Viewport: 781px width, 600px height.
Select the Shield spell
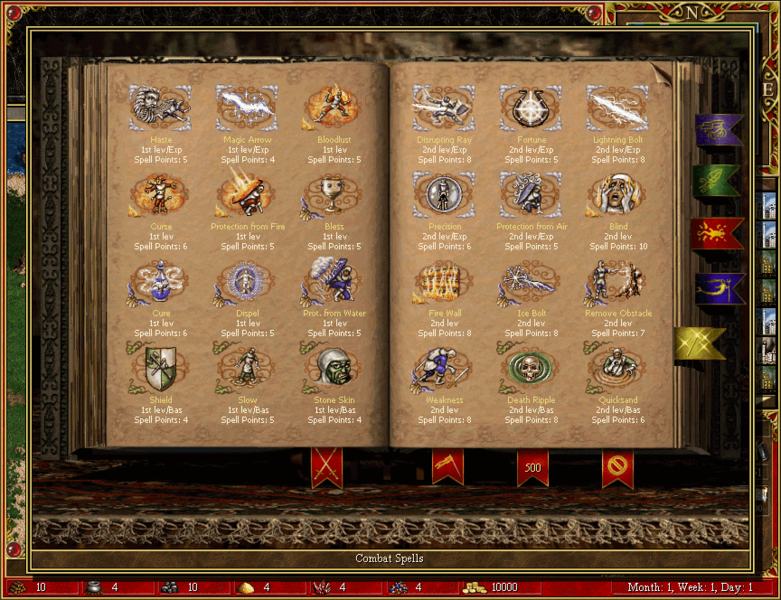[160, 370]
